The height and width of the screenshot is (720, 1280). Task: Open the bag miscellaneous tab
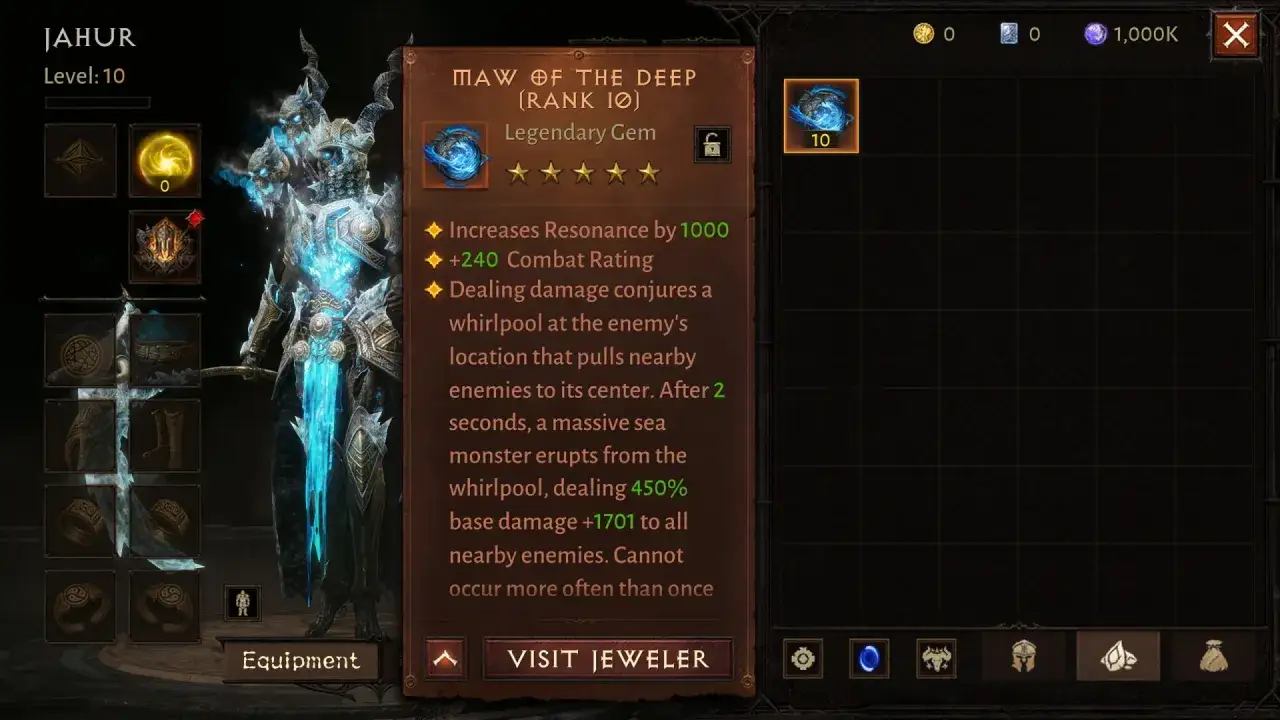click(1213, 658)
